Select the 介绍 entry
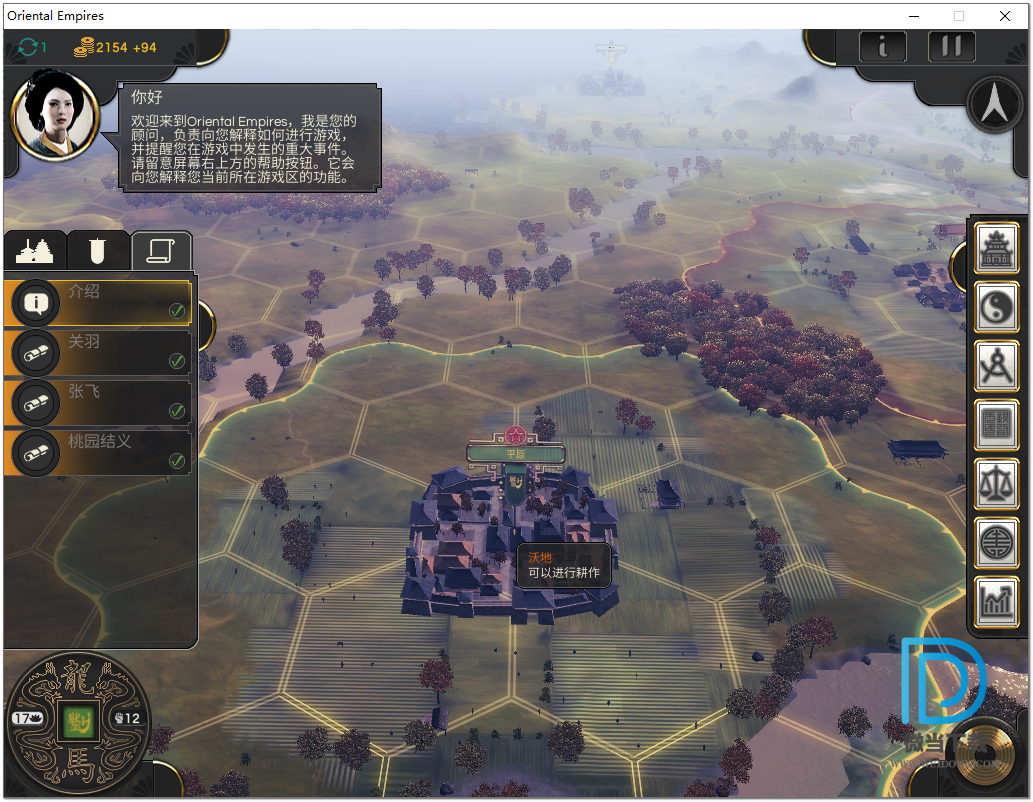1033x802 pixels. [x=98, y=301]
